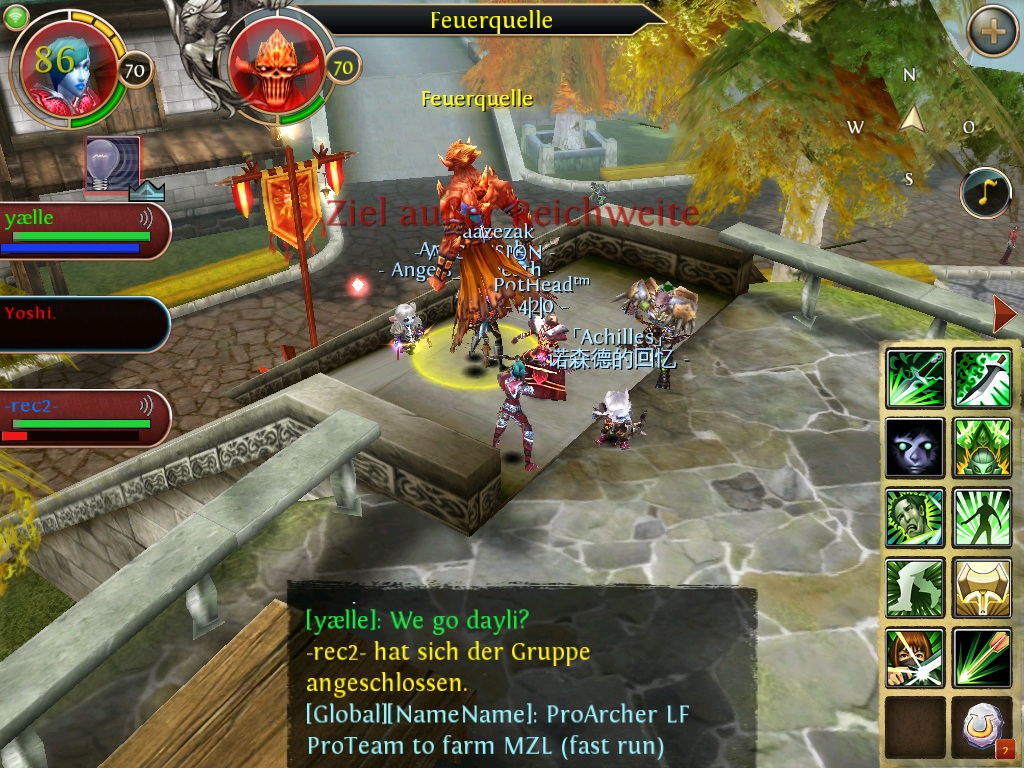
Task: Click the lightbulb buff icon
Action: click(112, 165)
